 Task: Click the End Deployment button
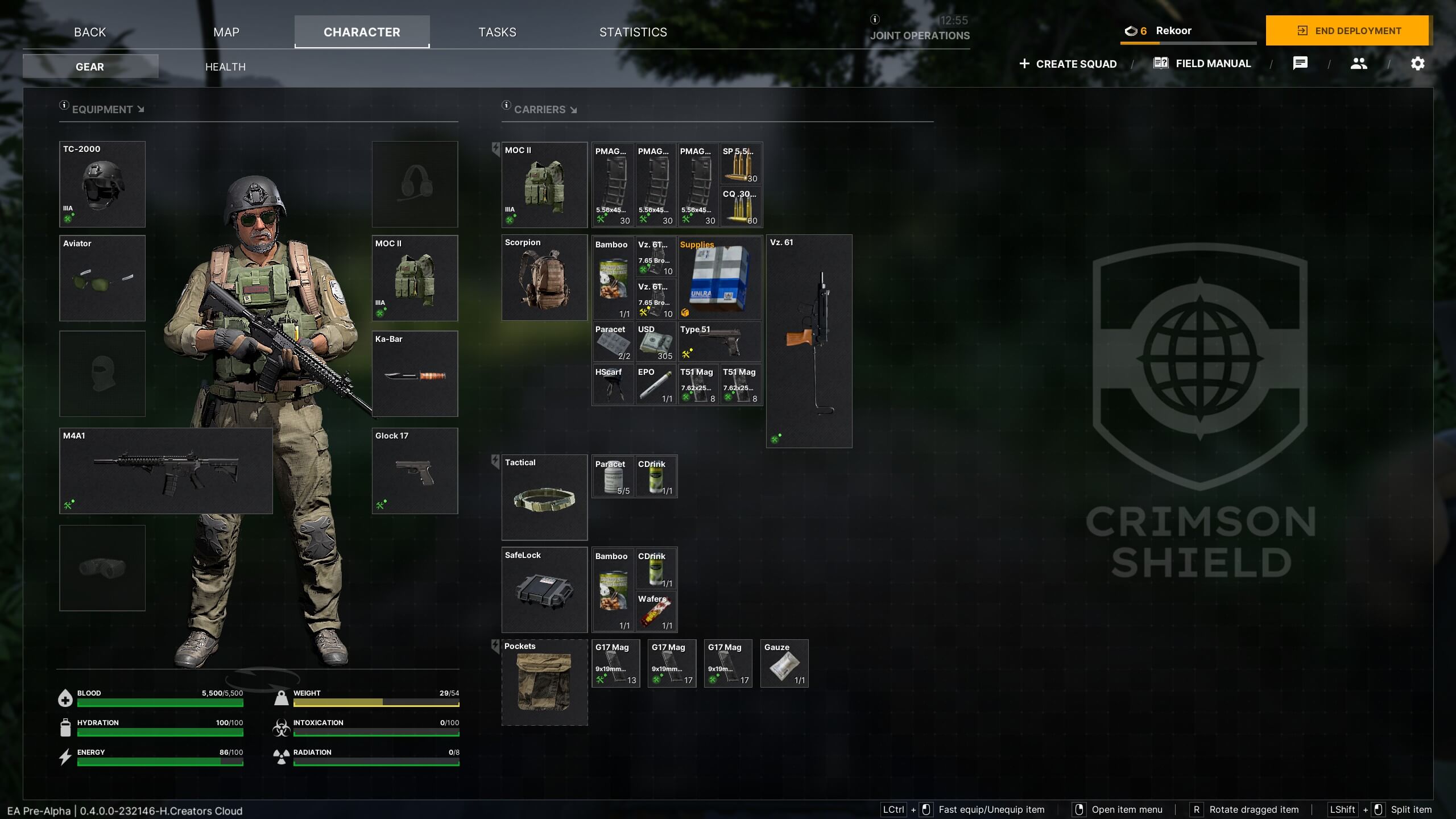1347,31
